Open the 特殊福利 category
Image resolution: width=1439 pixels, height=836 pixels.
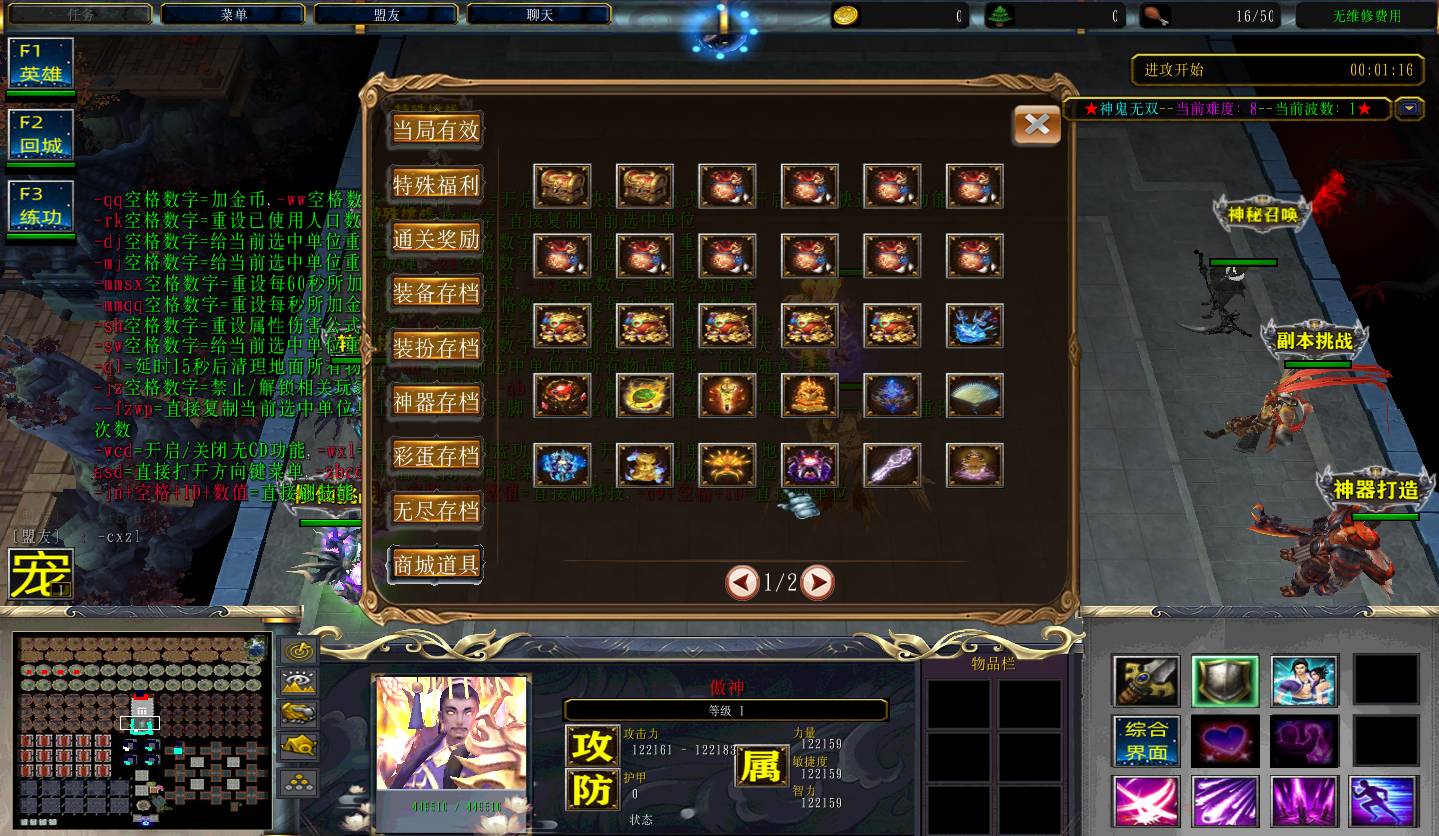point(436,185)
